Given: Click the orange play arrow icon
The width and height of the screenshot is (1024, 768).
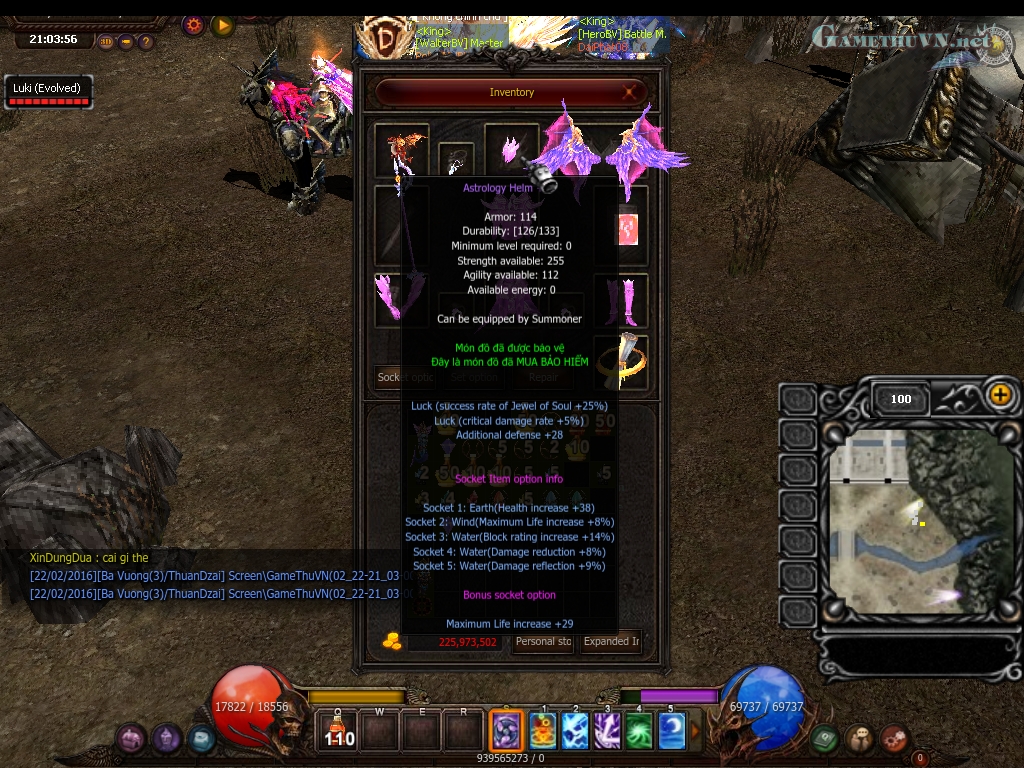Looking at the screenshot, I should [222, 25].
